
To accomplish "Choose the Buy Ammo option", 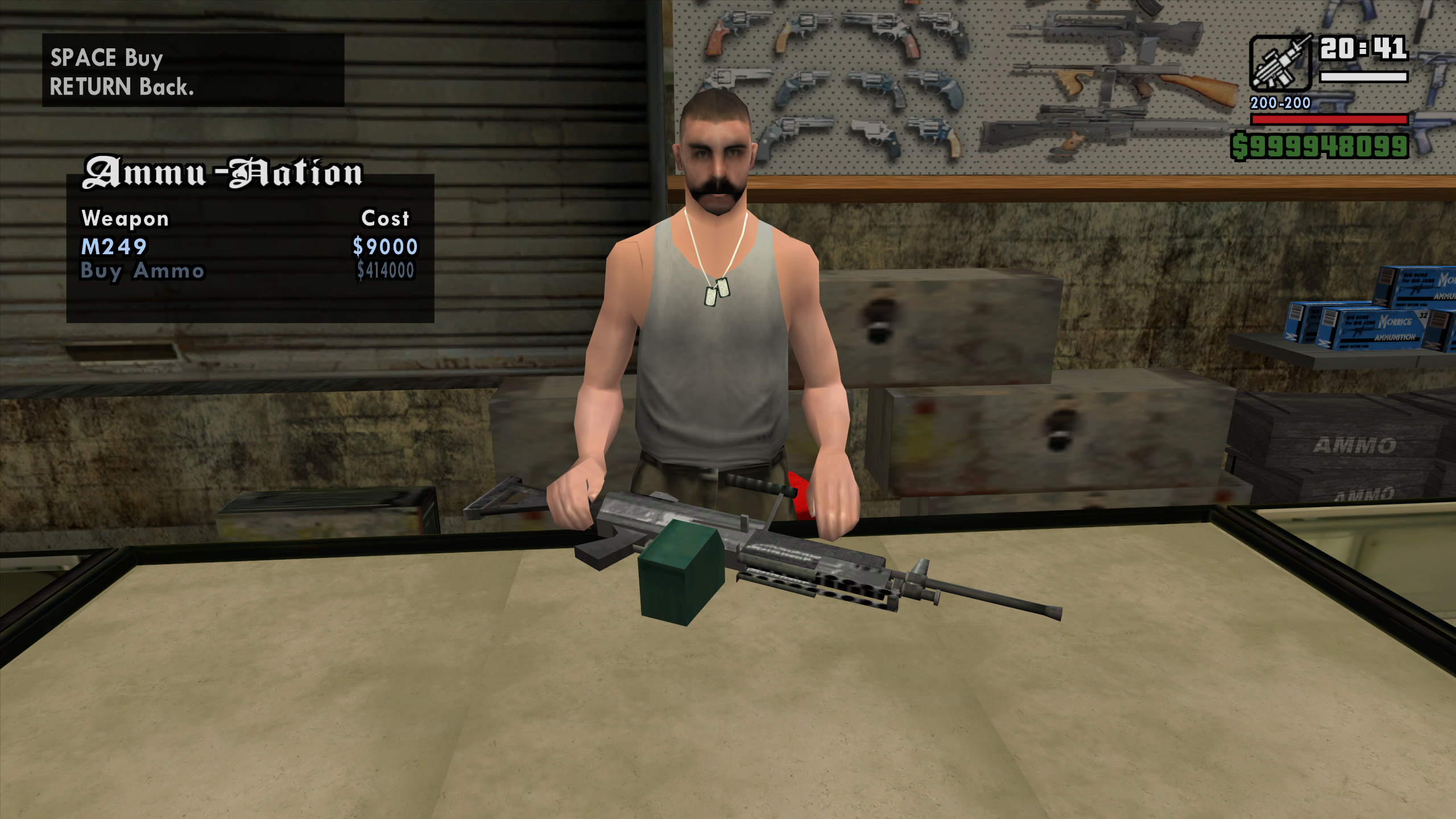I will click(x=142, y=271).
